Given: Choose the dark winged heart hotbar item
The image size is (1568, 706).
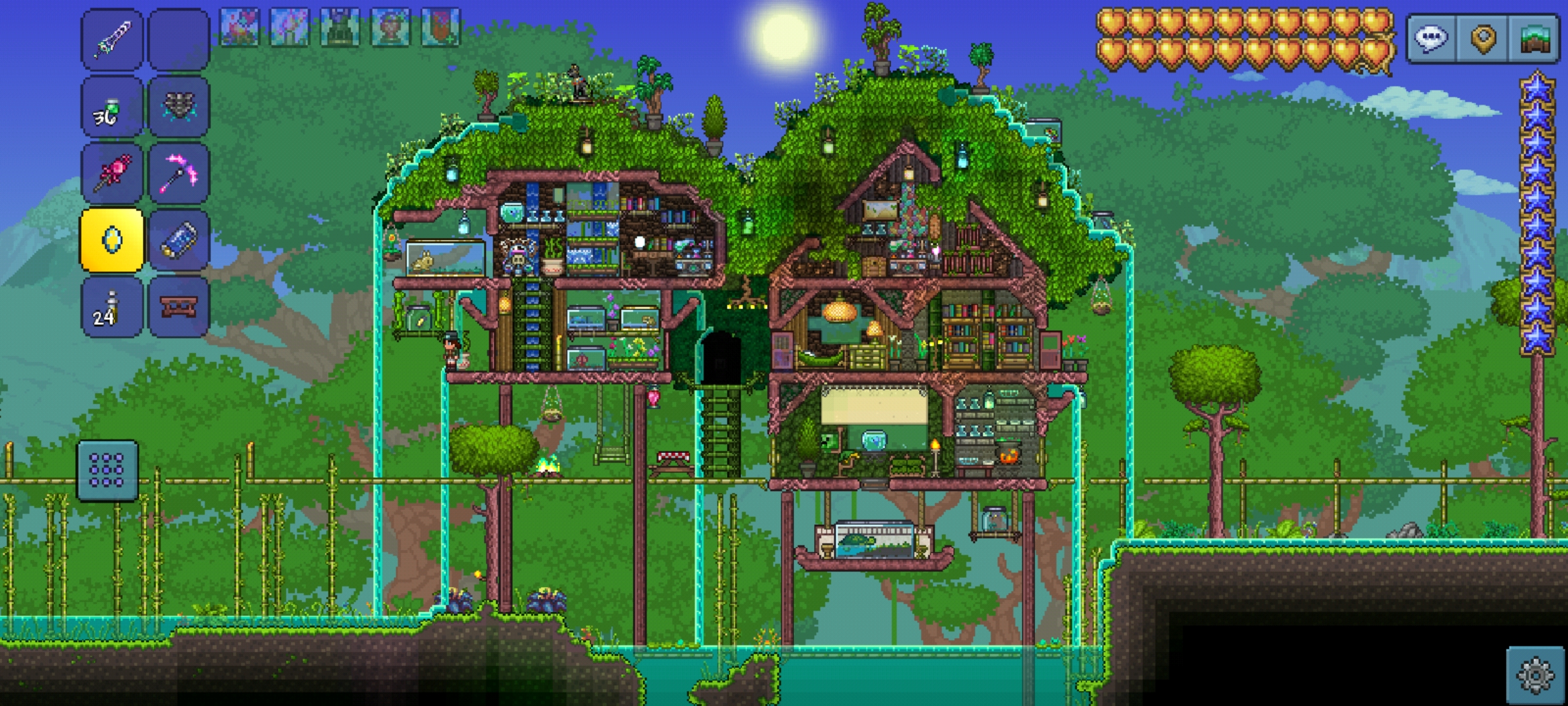Looking at the screenshot, I should [178, 107].
